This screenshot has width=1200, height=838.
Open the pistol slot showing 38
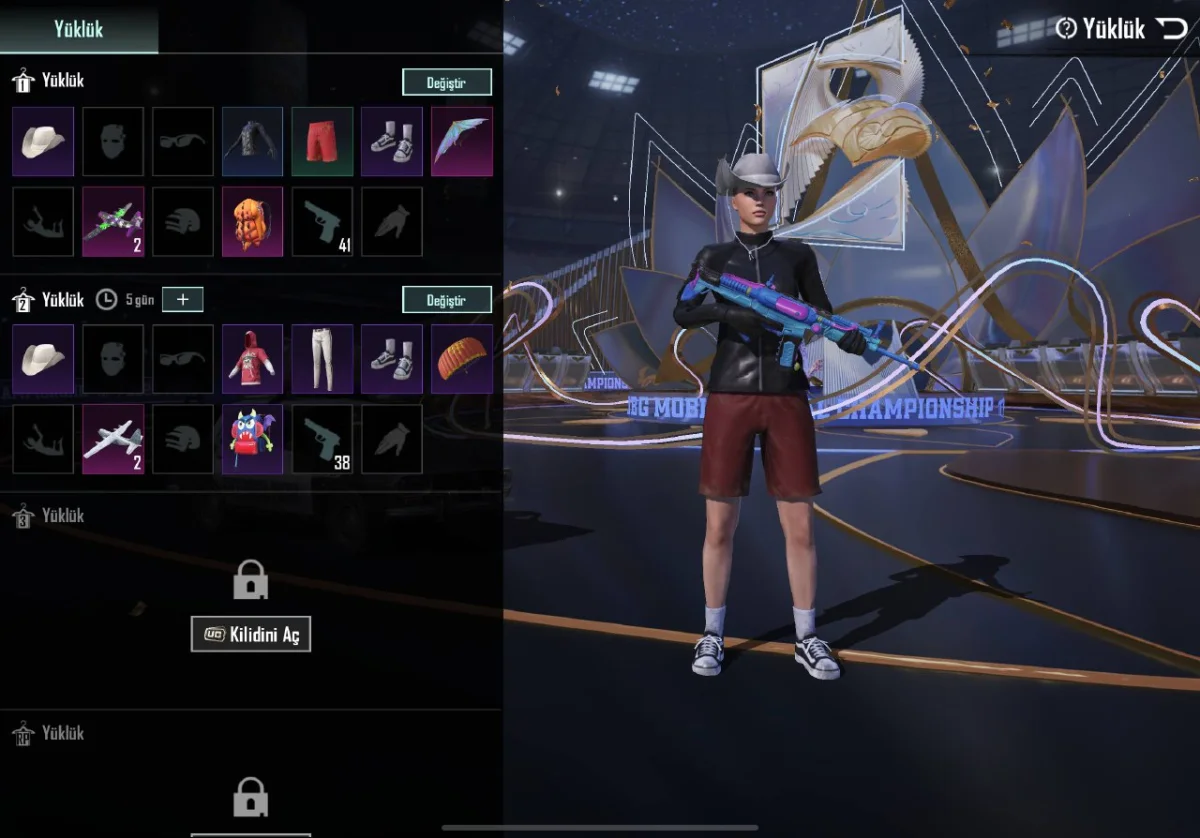(x=322, y=439)
